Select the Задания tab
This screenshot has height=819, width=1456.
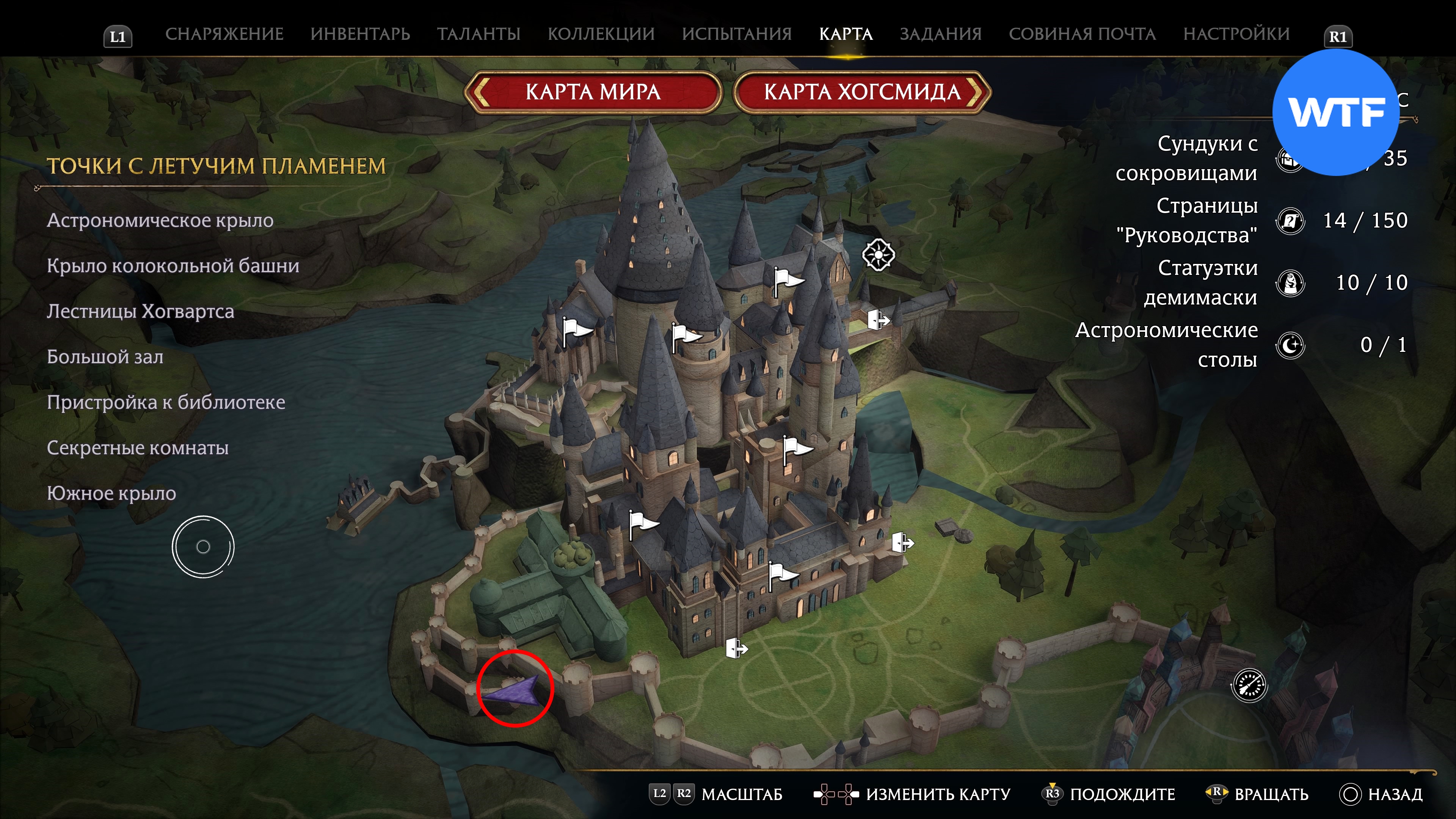[x=940, y=34]
